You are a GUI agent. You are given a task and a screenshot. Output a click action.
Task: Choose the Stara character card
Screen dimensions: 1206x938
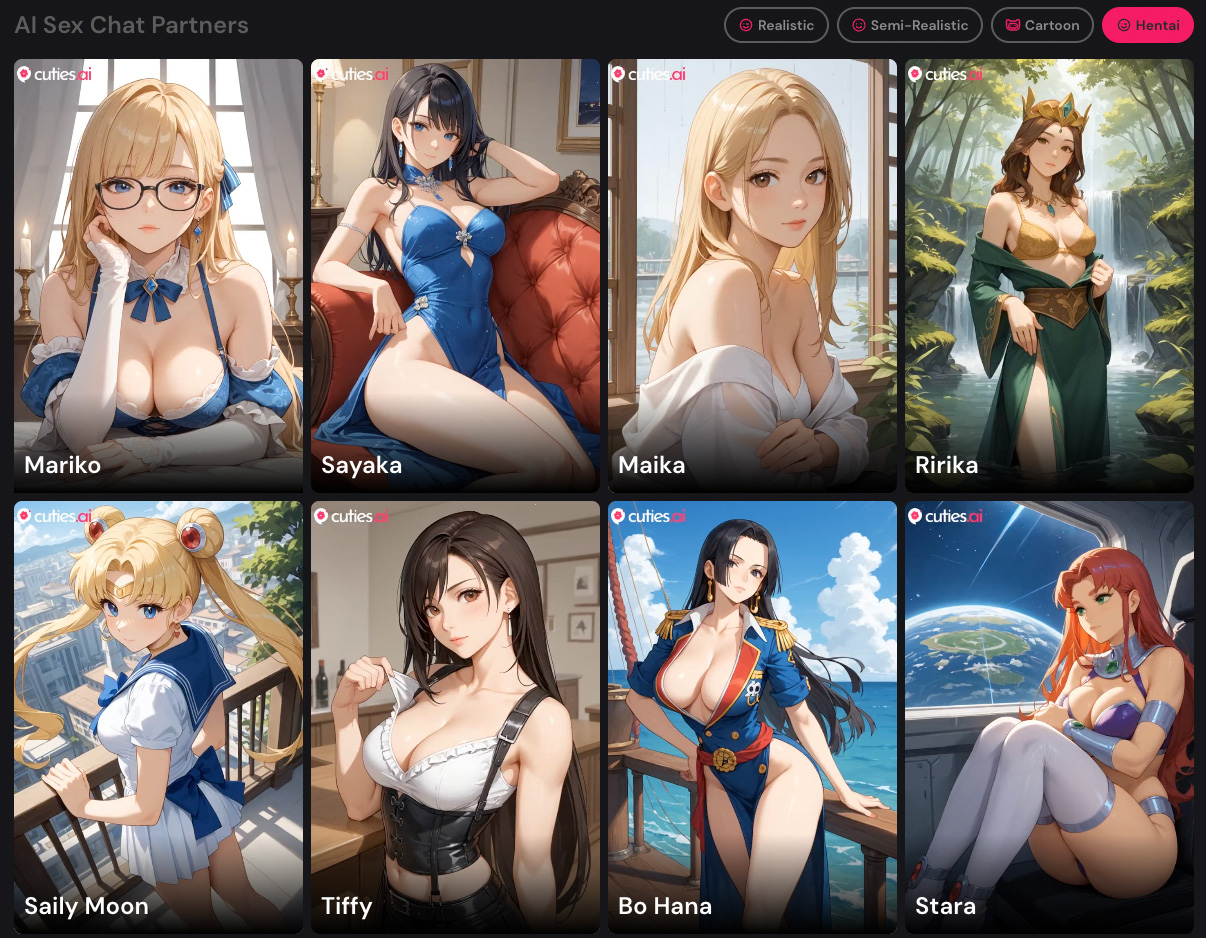pos(1049,717)
